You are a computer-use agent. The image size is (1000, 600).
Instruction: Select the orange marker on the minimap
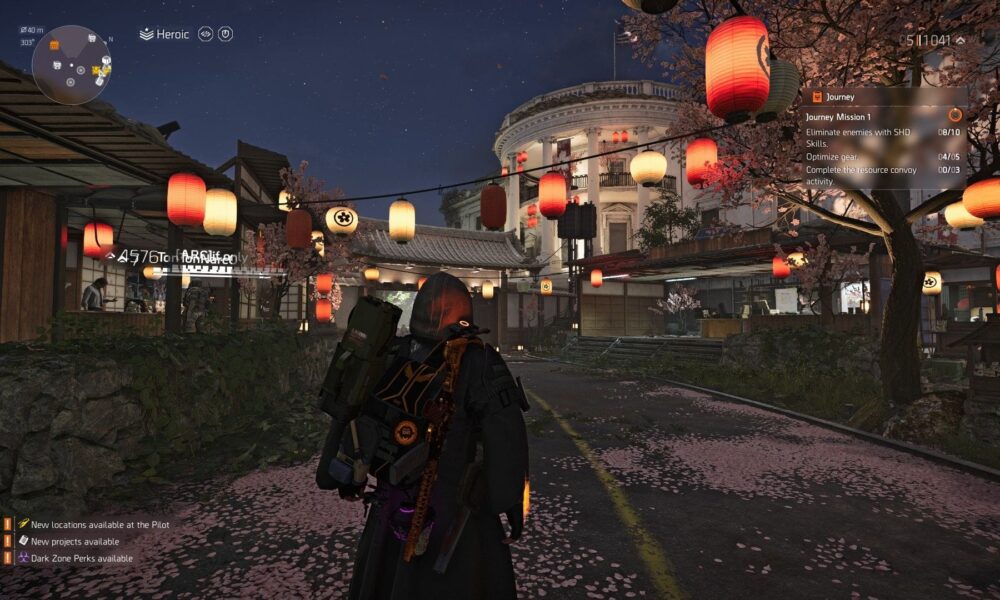click(54, 45)
